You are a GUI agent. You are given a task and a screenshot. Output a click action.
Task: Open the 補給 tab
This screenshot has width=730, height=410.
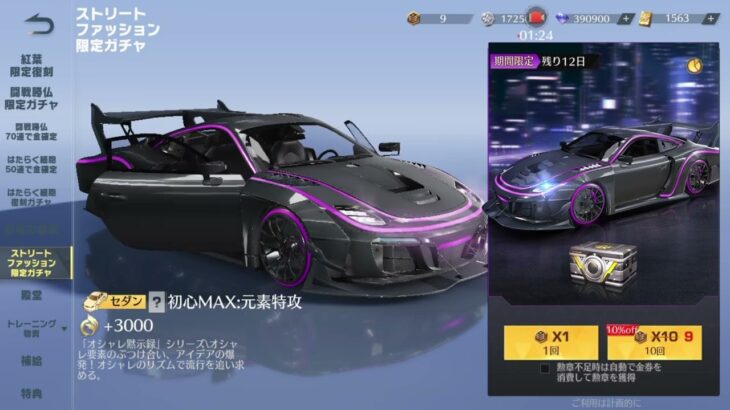click(32, 360)
